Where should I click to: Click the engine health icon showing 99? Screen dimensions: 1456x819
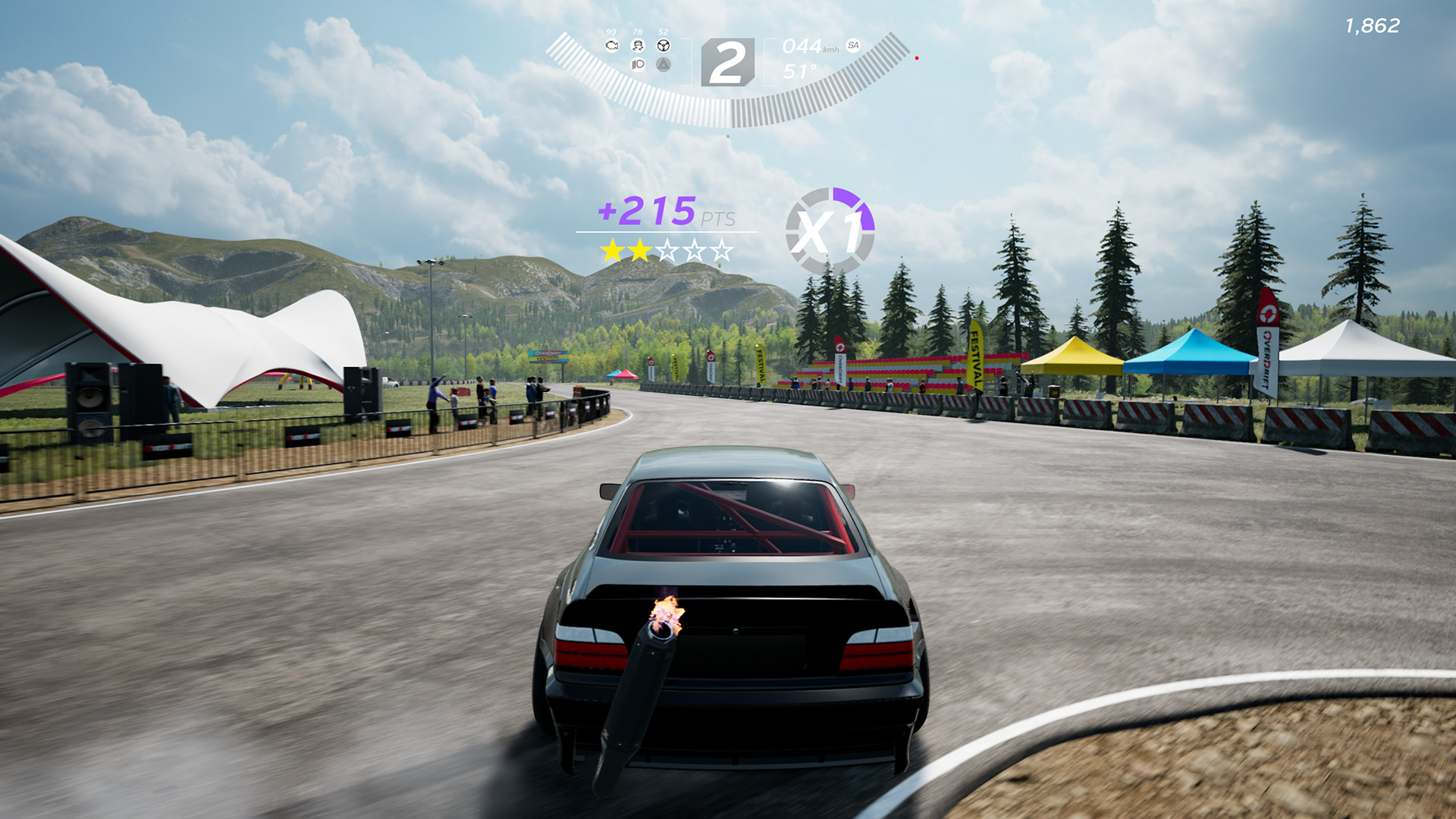click(x=612, y=45)
